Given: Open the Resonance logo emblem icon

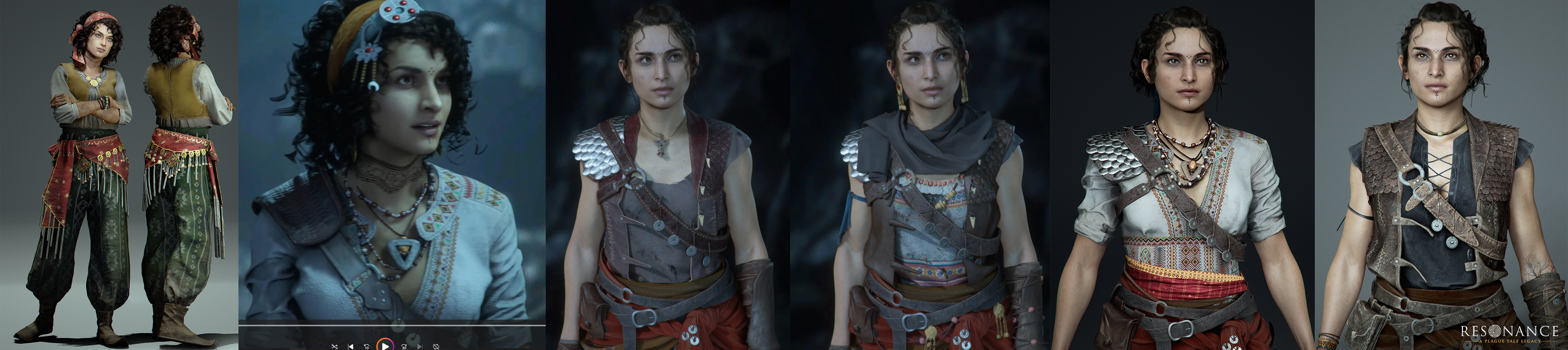Looking at the screenshot, I should click(1495, 330).
